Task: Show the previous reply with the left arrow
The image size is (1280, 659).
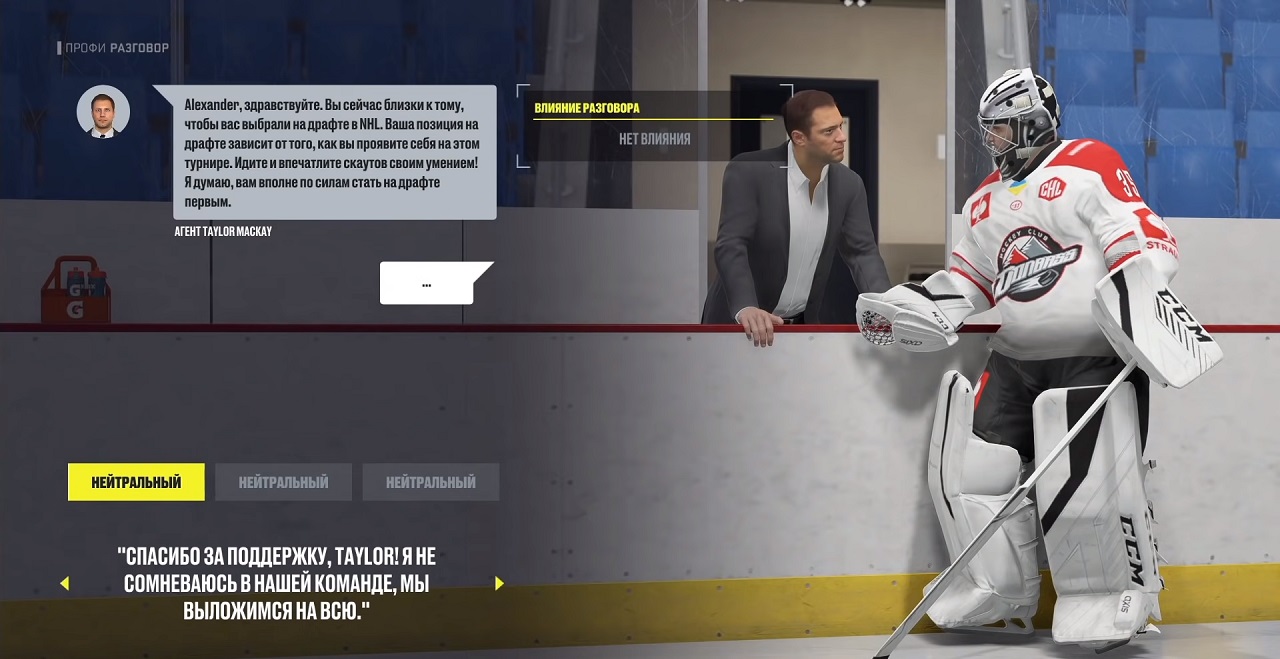Action: pyautogui.click(x=65, y=584)
